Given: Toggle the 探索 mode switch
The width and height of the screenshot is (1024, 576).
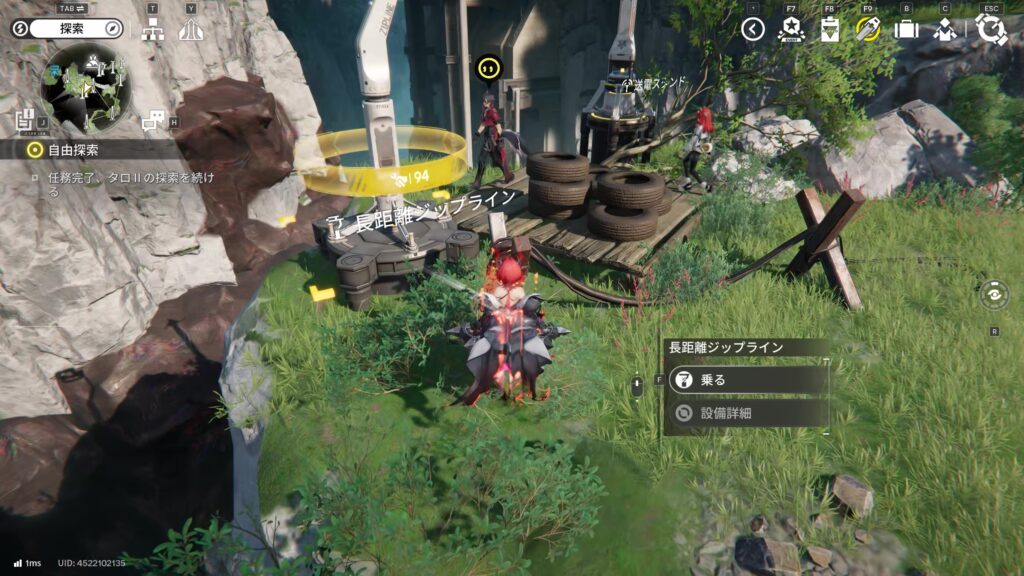Looking at the screenshot, I should tap(66, 28).
